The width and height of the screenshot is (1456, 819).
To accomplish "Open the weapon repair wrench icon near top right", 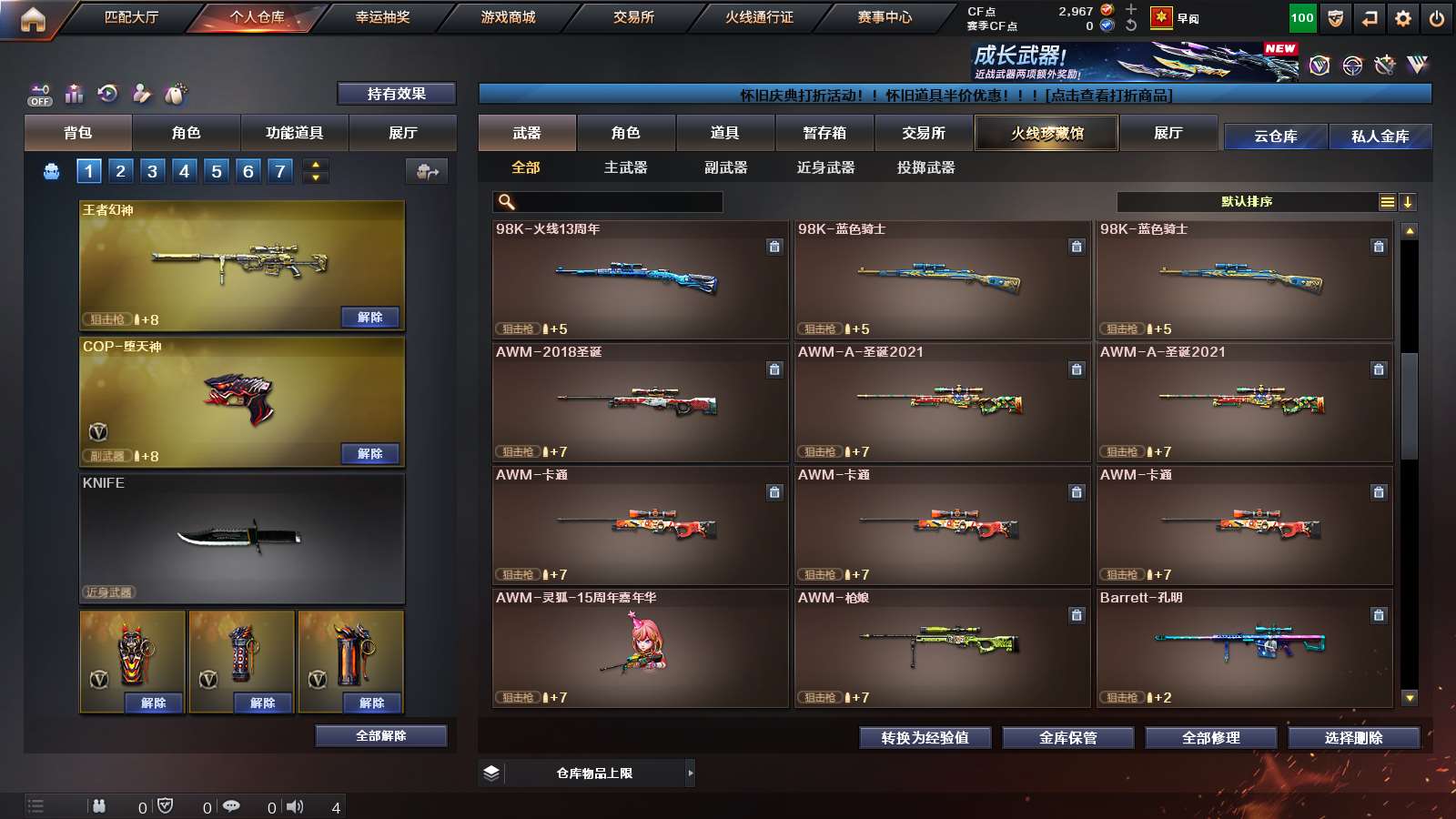I will point(1384,64).
